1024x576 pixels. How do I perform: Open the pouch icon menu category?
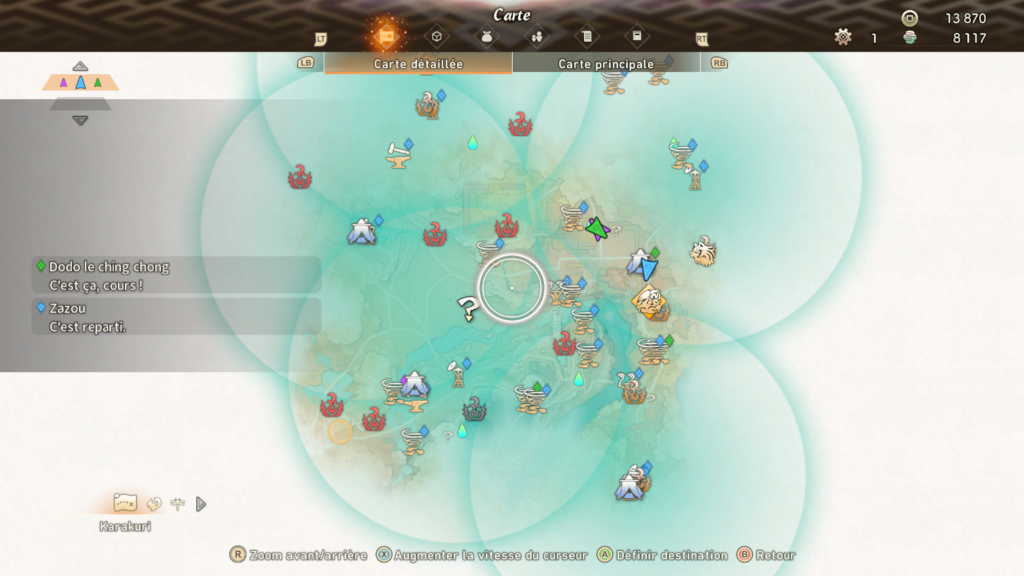[487, 37]
